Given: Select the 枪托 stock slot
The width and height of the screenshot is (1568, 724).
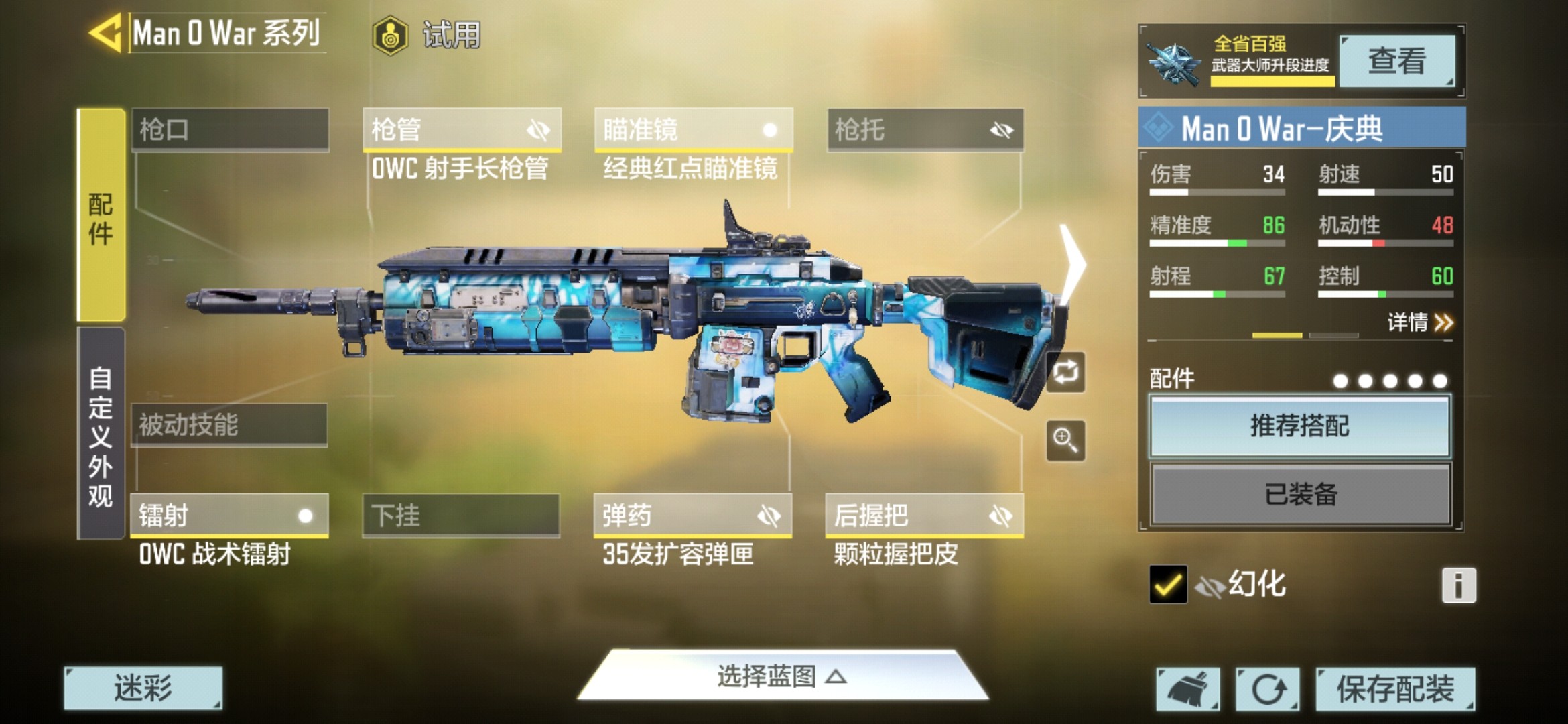Looking at the screenshot, I should point(925,129).
